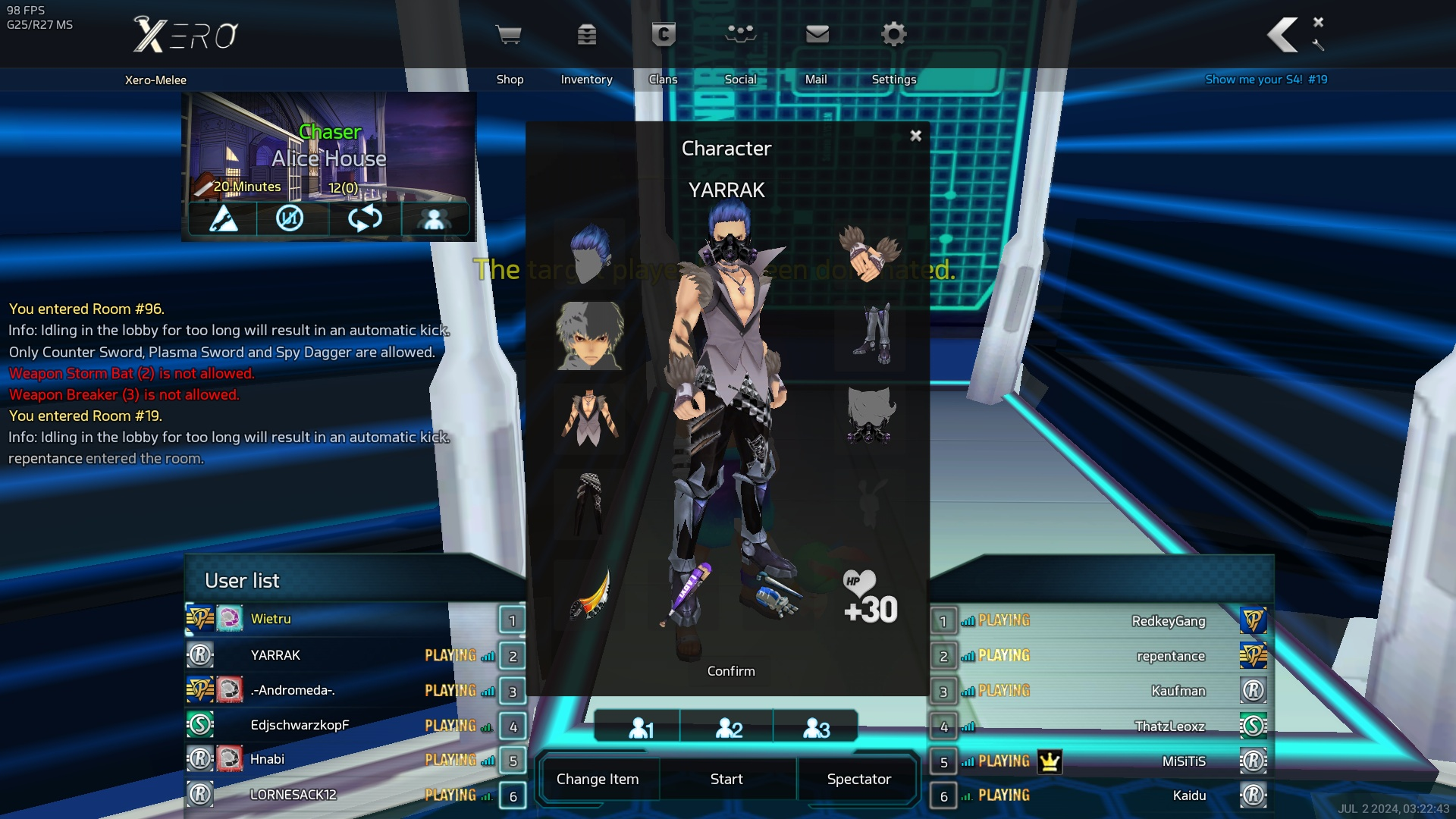Click the Change Item button

[598, 779]
